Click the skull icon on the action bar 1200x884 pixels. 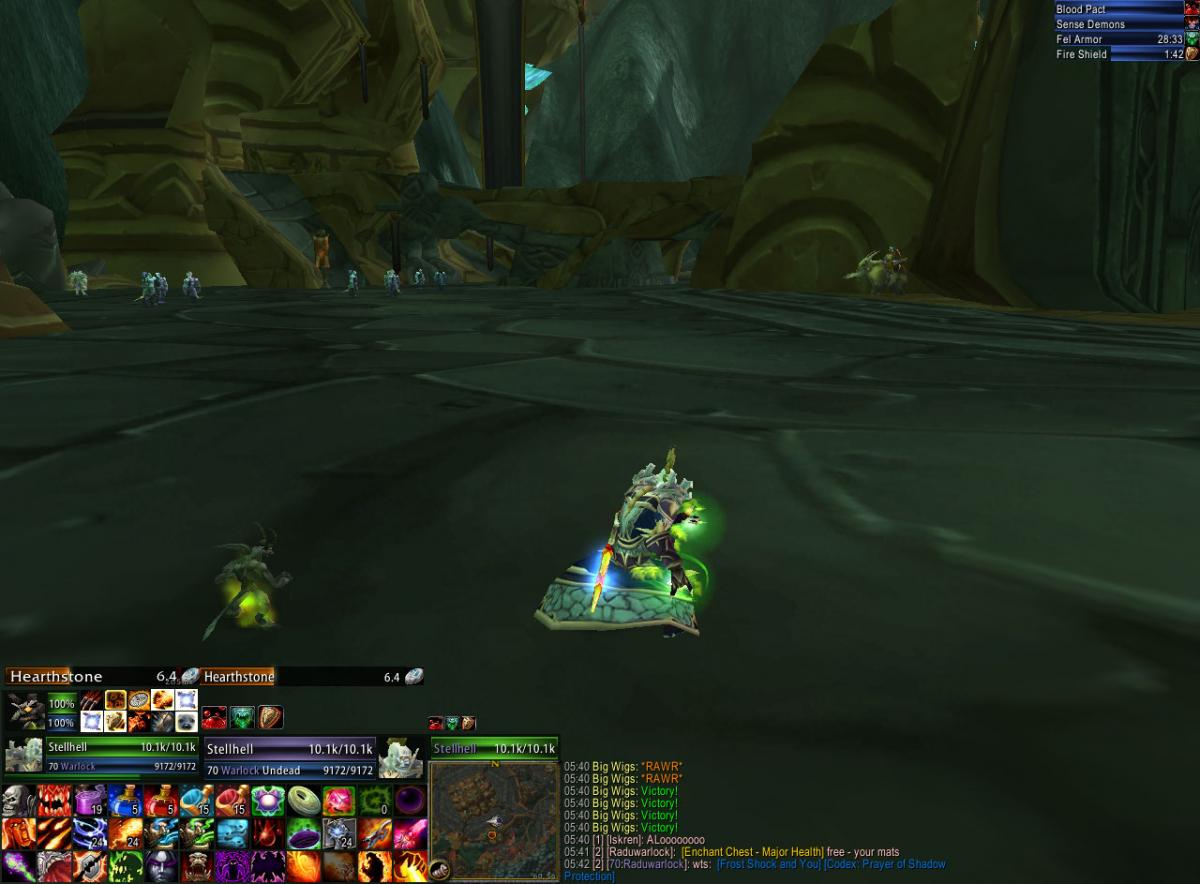click(x=17, y=800)
